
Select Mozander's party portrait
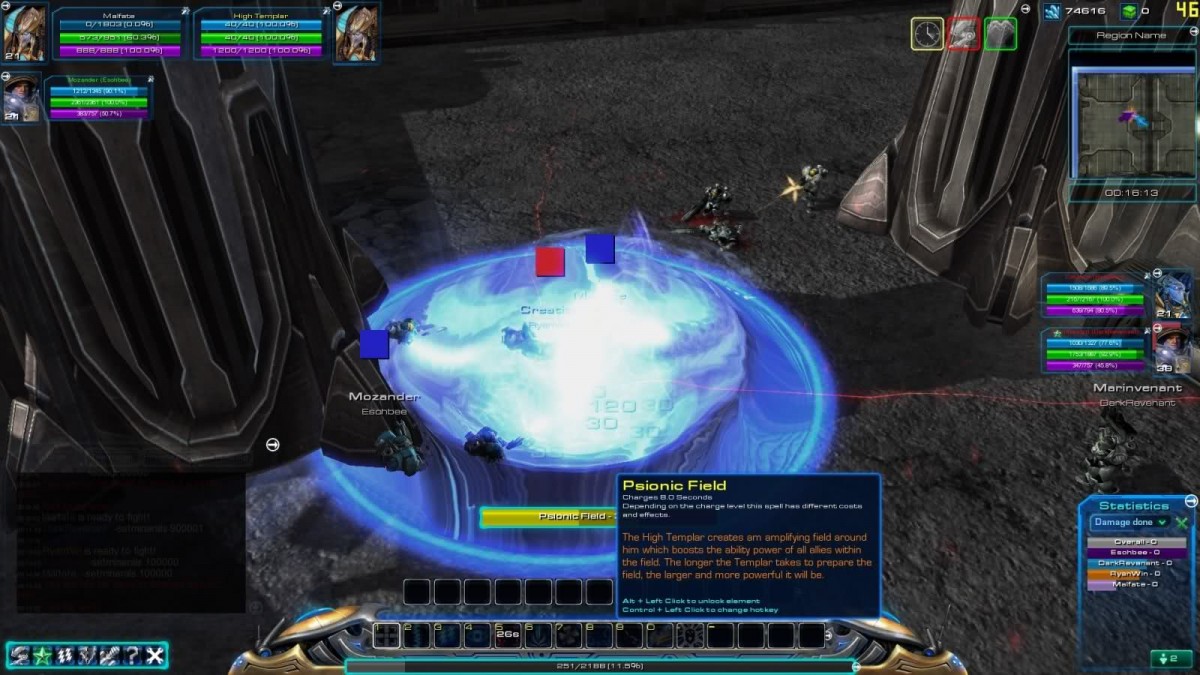[x=22, y=98]
